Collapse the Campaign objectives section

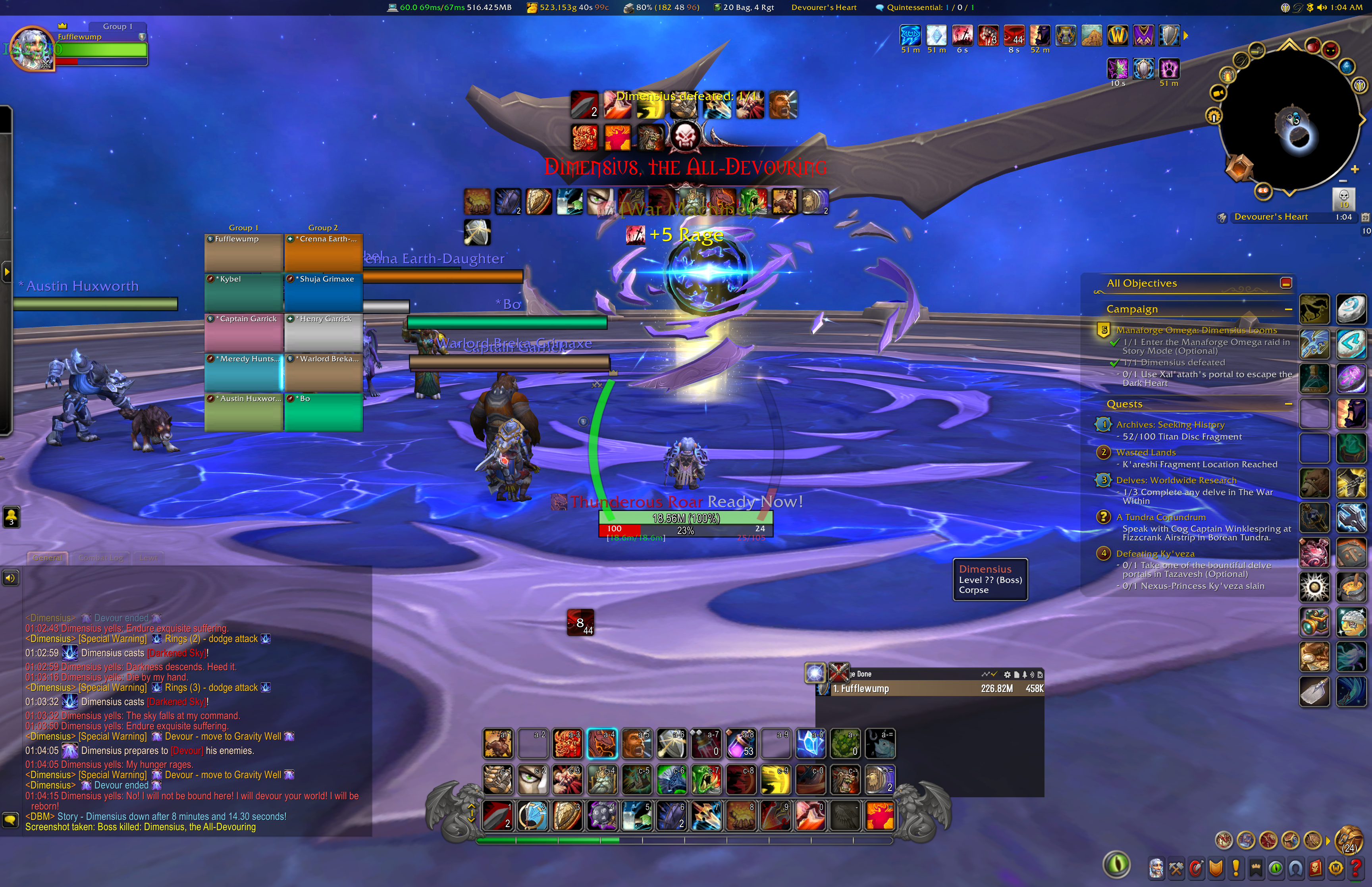point(1288,309)
